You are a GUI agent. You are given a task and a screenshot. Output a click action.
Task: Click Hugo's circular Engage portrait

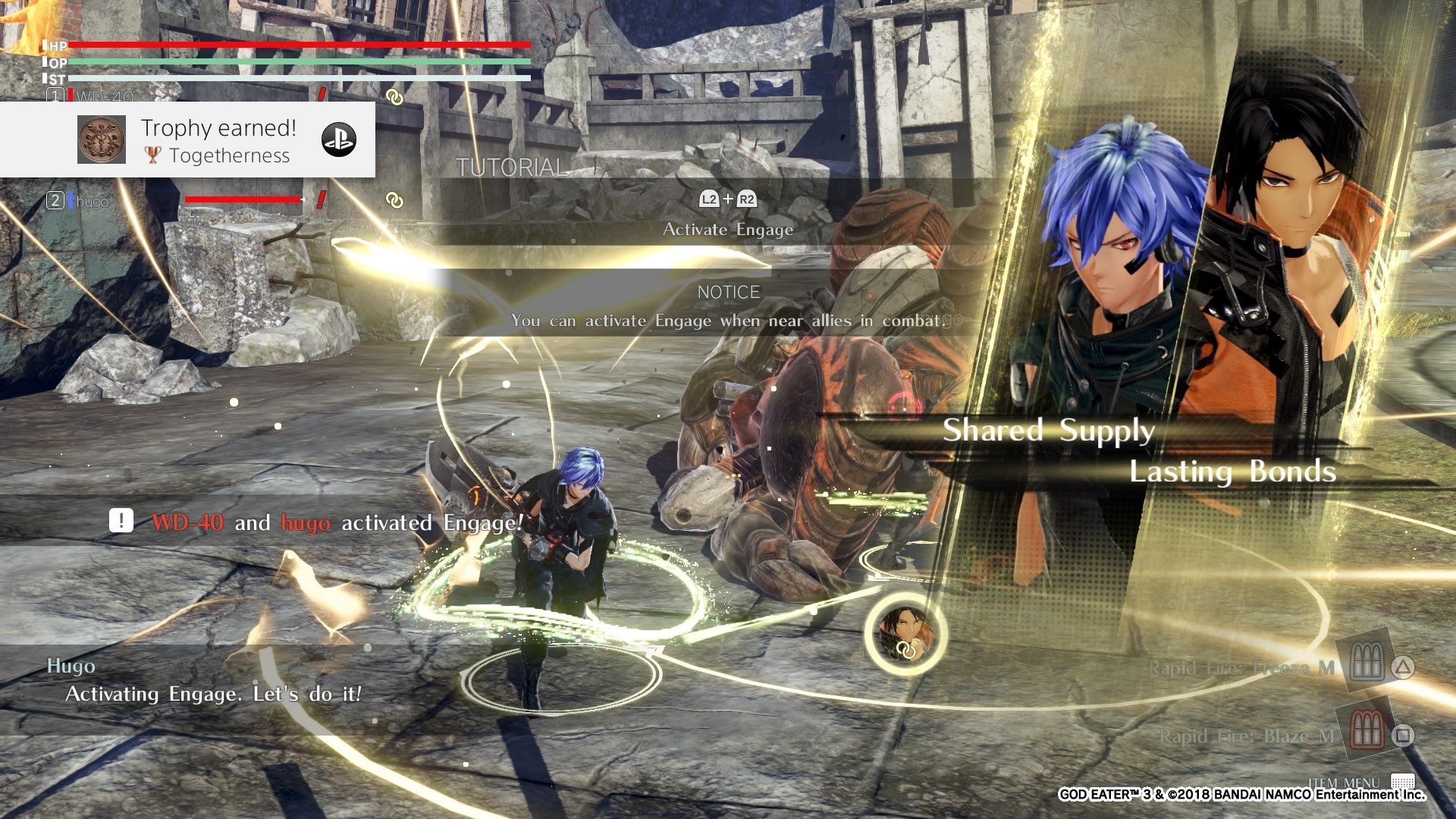point(905,634)
